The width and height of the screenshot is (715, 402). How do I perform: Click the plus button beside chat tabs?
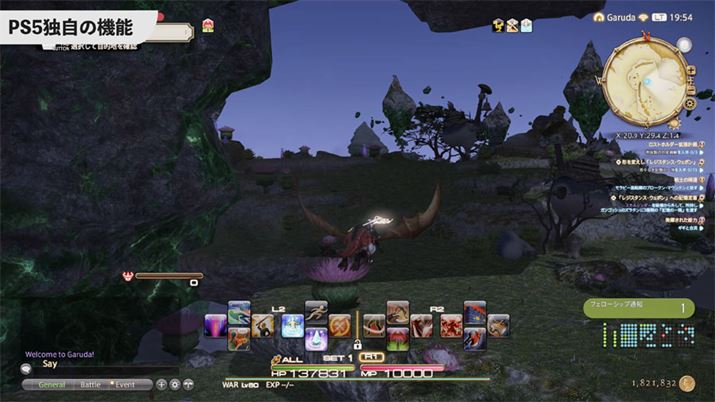click(x=162, y=384)
